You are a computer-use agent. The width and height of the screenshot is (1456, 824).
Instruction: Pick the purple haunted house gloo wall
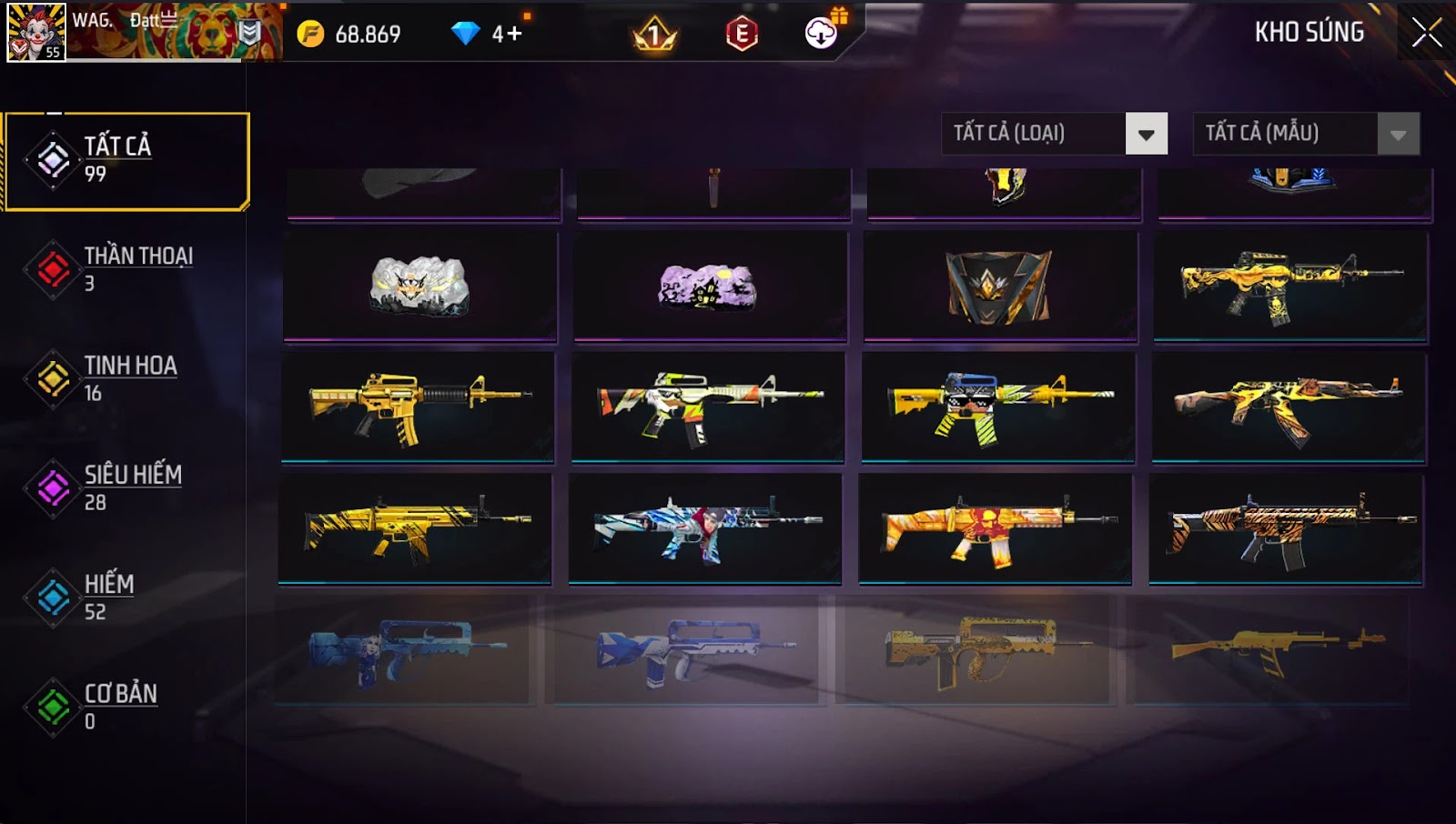709,286
